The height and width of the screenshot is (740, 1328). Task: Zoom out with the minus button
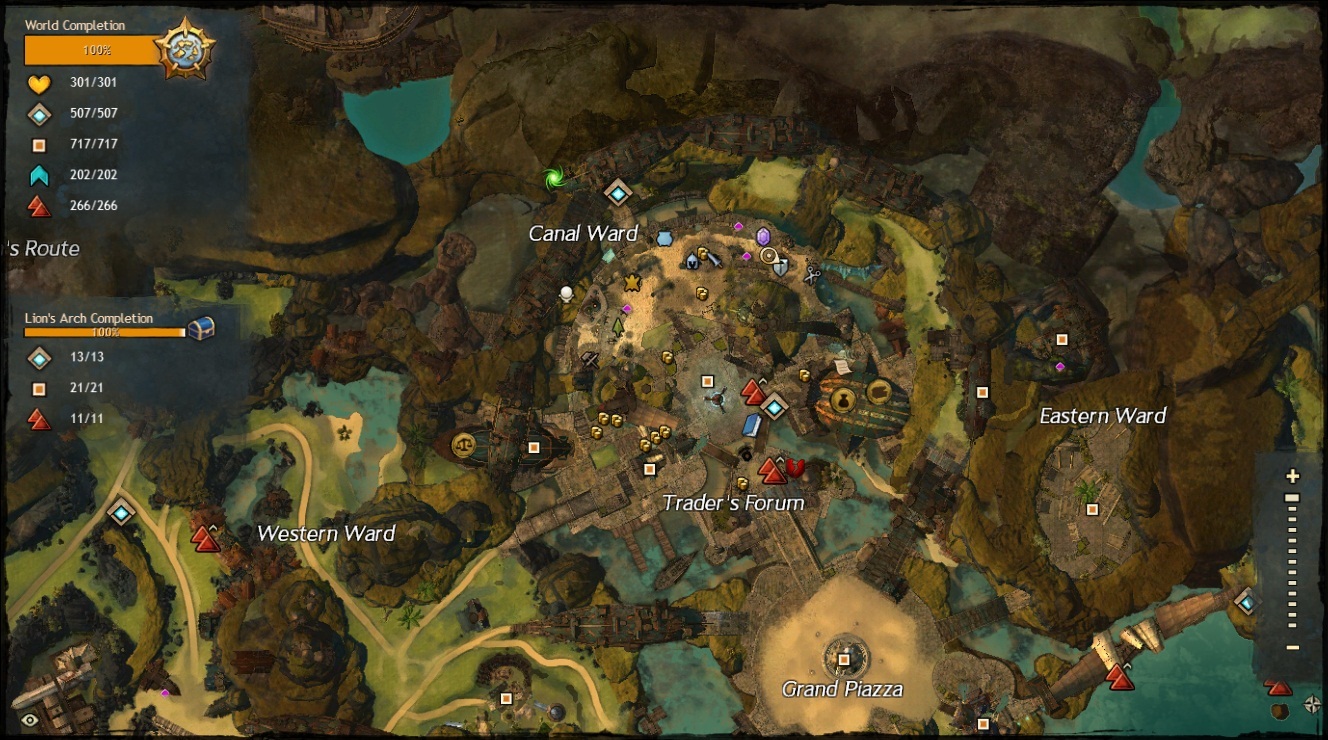pos(1293,648)
